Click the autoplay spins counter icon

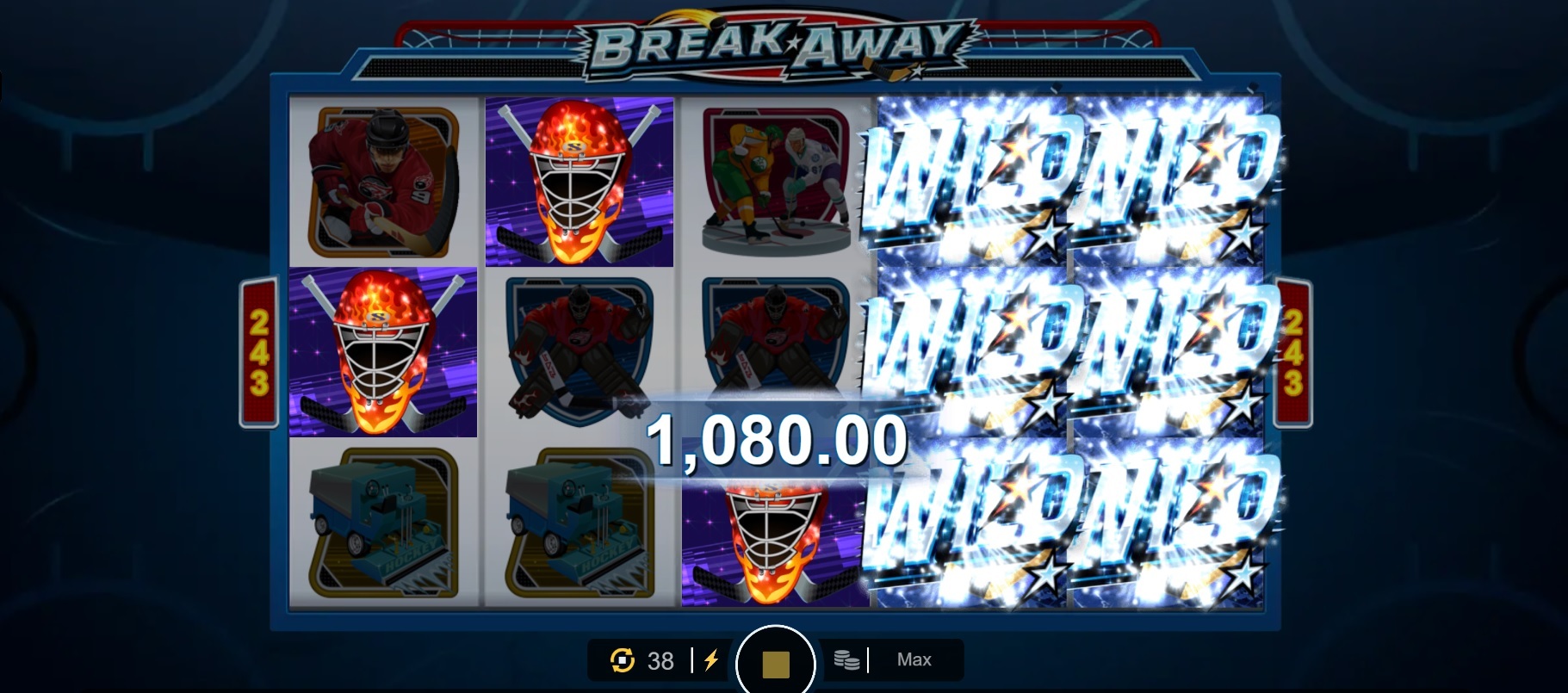point(623,660)
